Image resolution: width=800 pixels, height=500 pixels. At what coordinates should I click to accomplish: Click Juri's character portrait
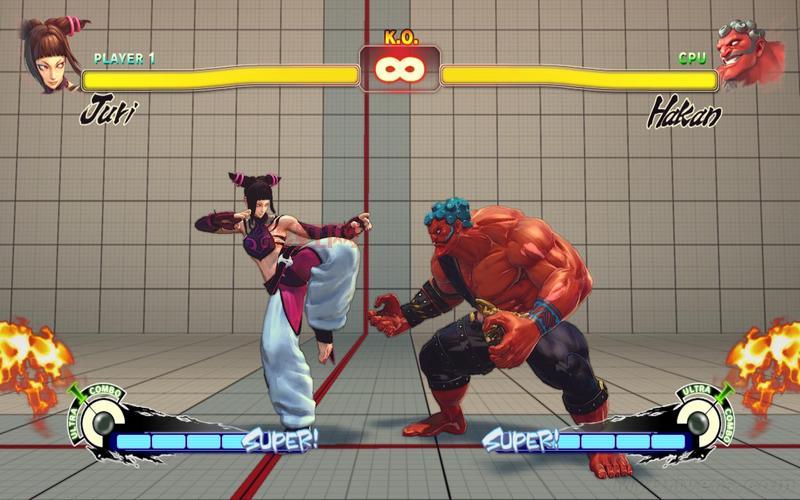48,55
